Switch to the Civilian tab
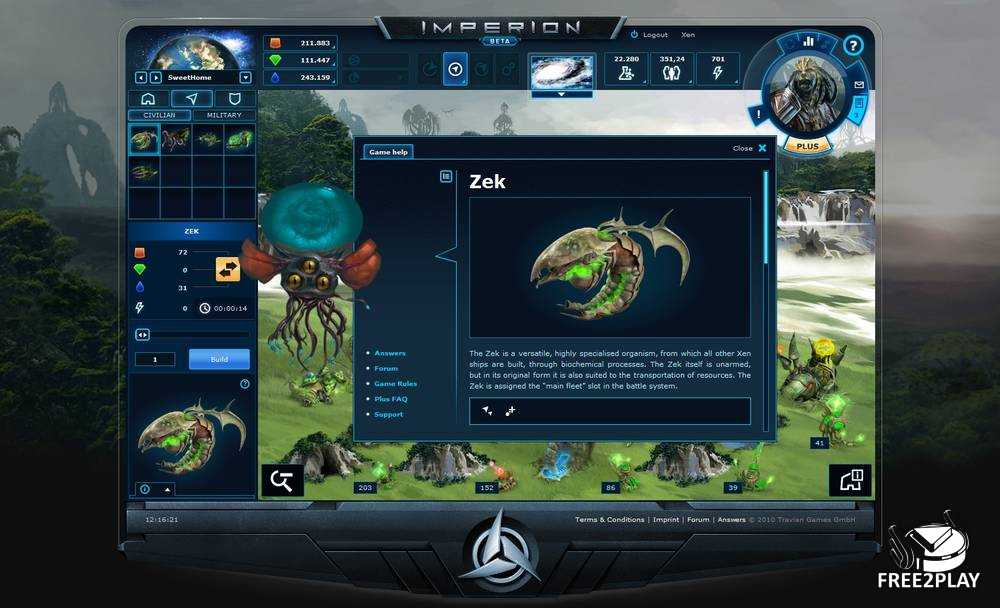The image size is (1000, 608). pyautogui.click(x=160, y=115)
